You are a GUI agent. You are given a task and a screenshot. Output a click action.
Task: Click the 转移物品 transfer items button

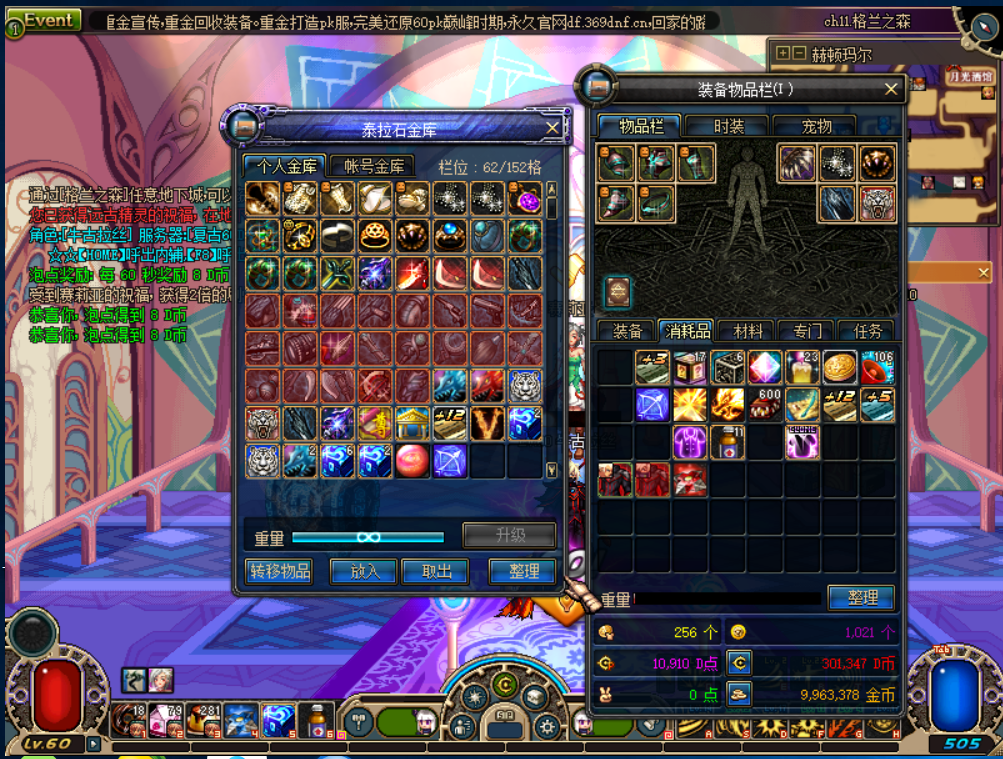tap(280, 571)
